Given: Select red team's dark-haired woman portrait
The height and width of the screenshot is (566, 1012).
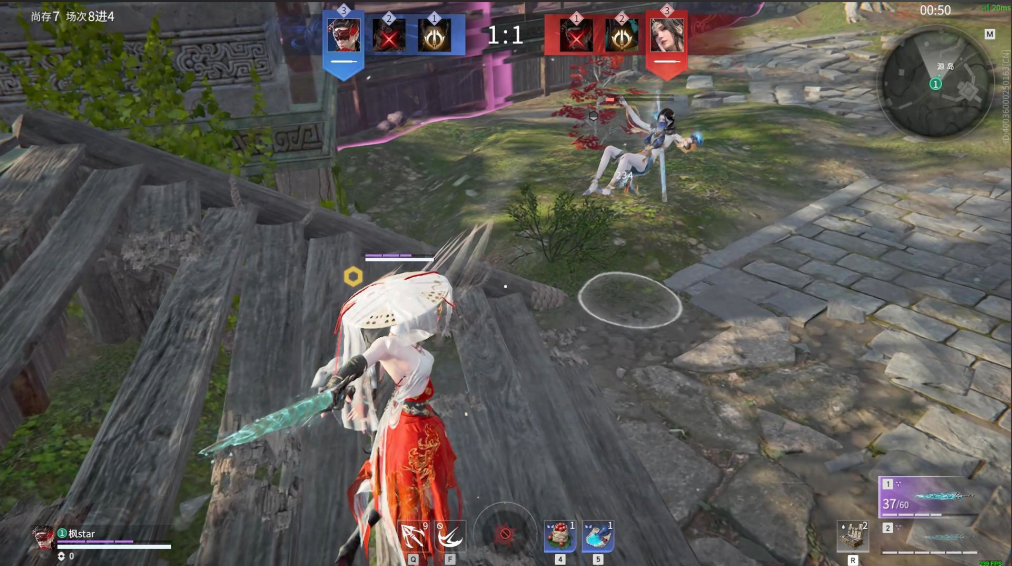Looking at the screenshot, I should (666, 36).
